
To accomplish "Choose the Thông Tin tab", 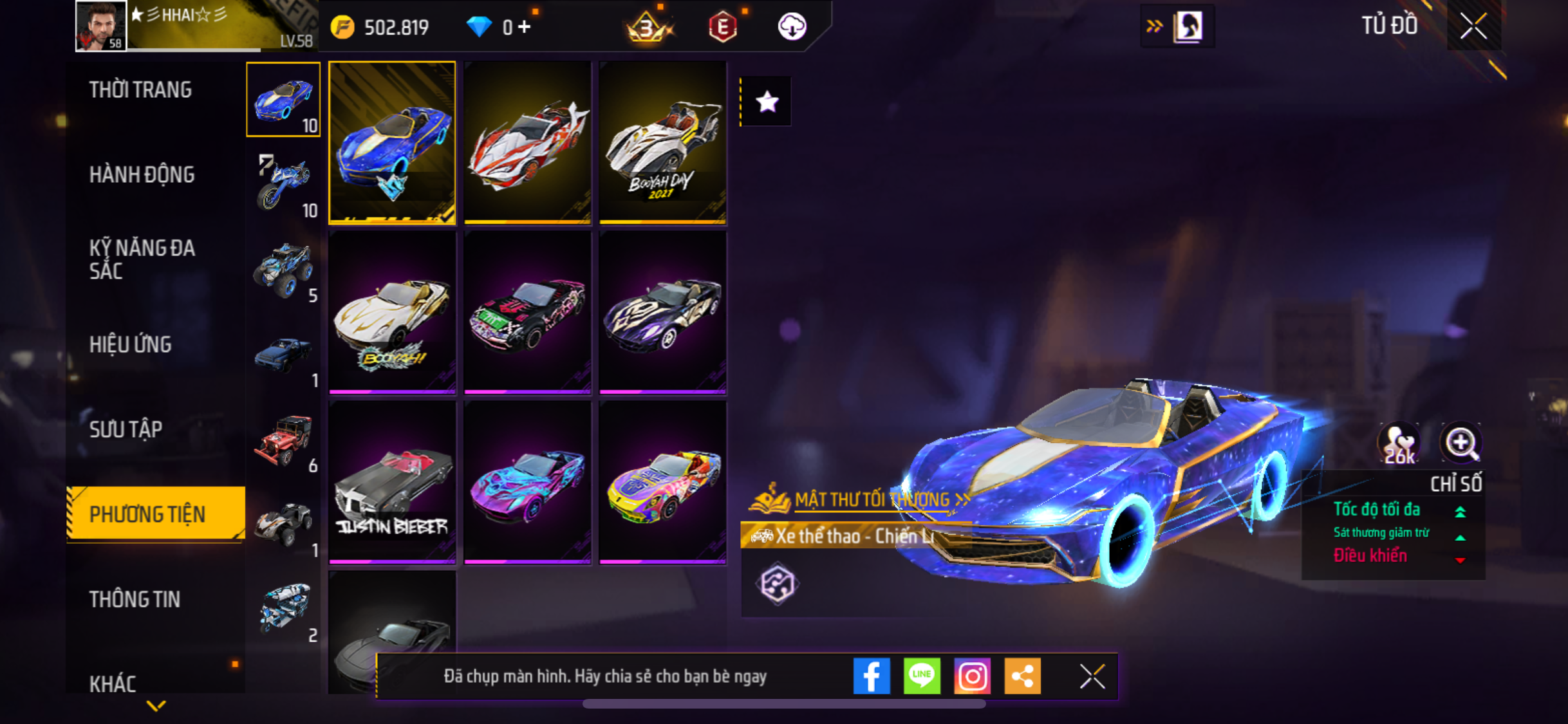I will click(x=135, y=599).
